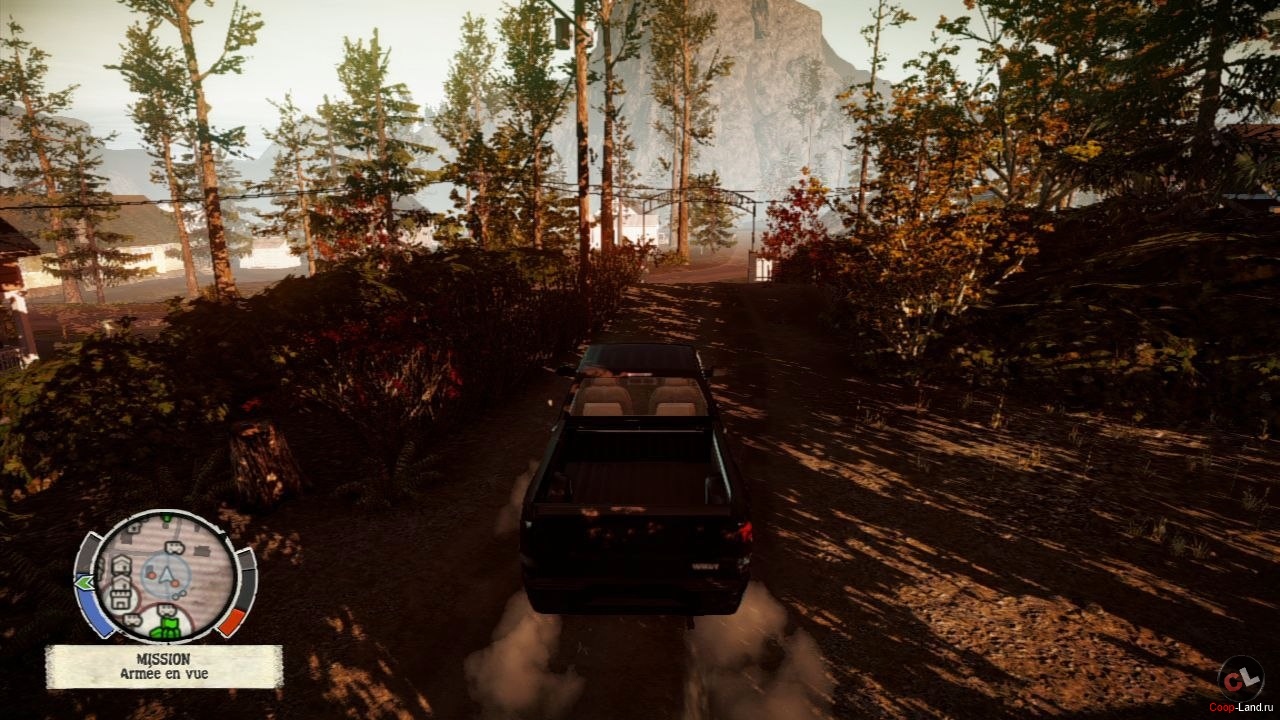Click the green arrow marker on minimap edge

tap(85, 581)
